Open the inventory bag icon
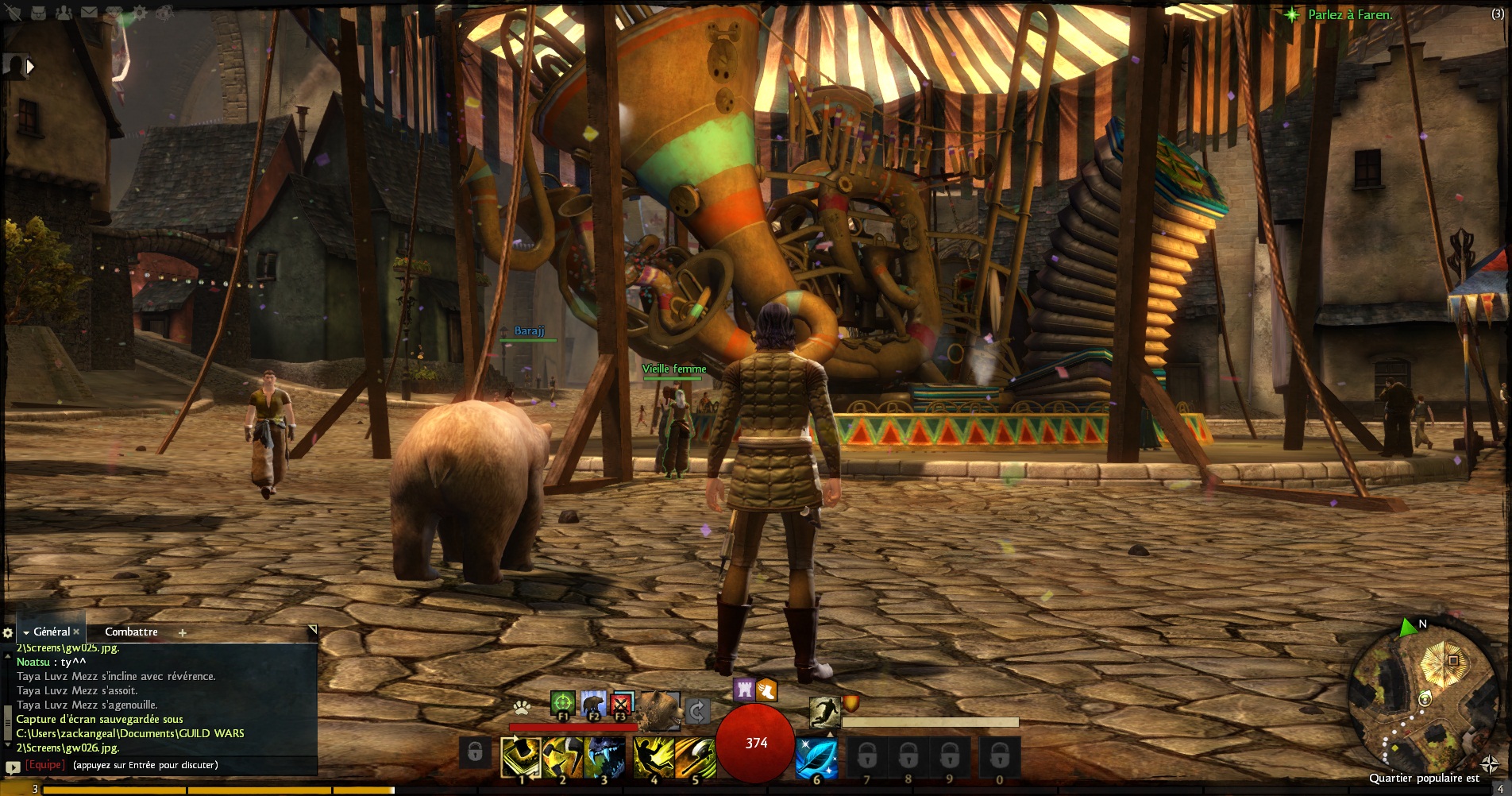The width and height of the screenshot is (1512, 796). (40, 12)
